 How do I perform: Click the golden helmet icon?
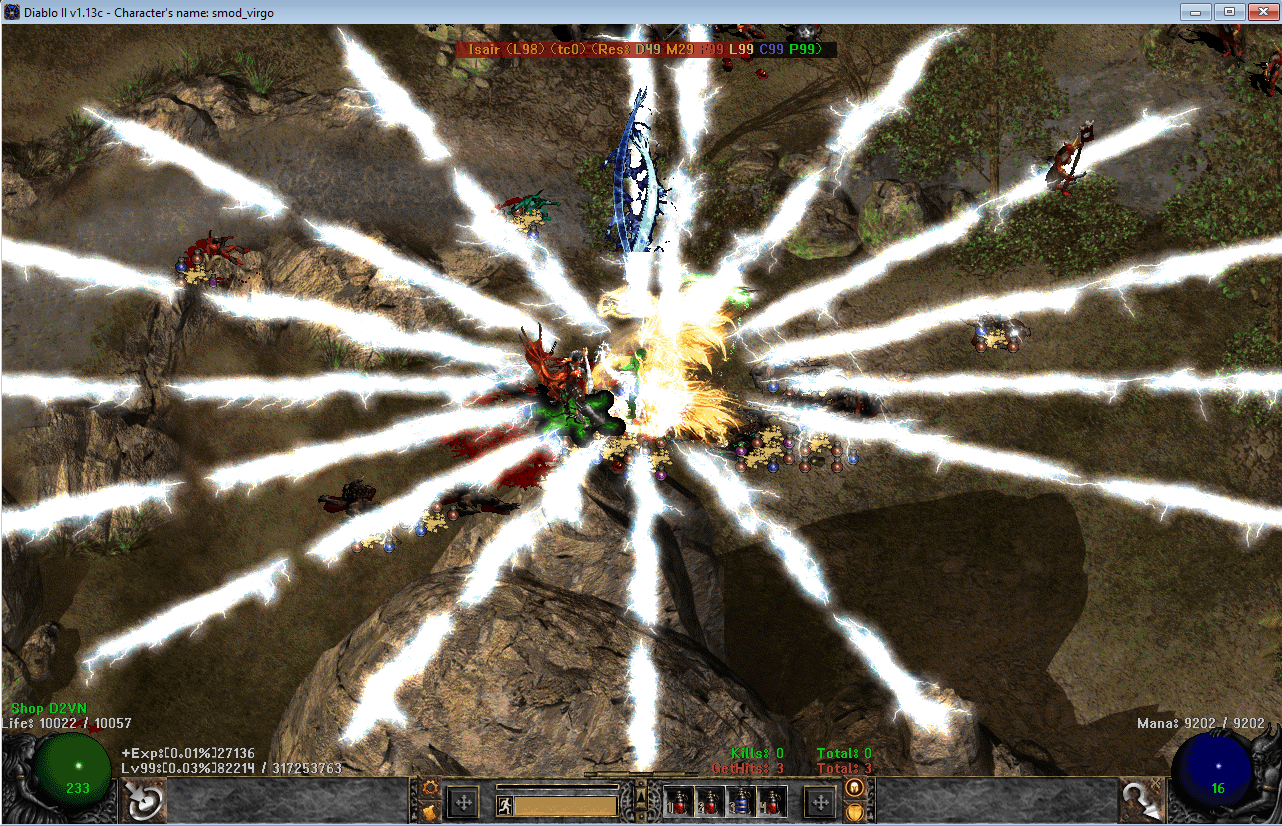(855, 788)
